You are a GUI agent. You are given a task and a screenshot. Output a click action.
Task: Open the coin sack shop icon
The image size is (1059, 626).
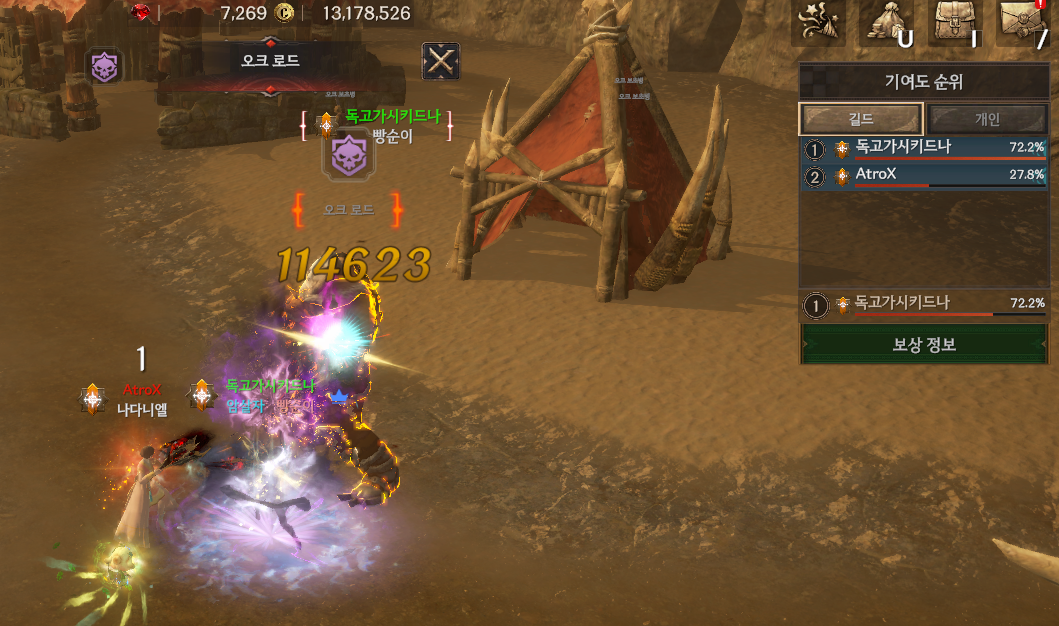887,22
